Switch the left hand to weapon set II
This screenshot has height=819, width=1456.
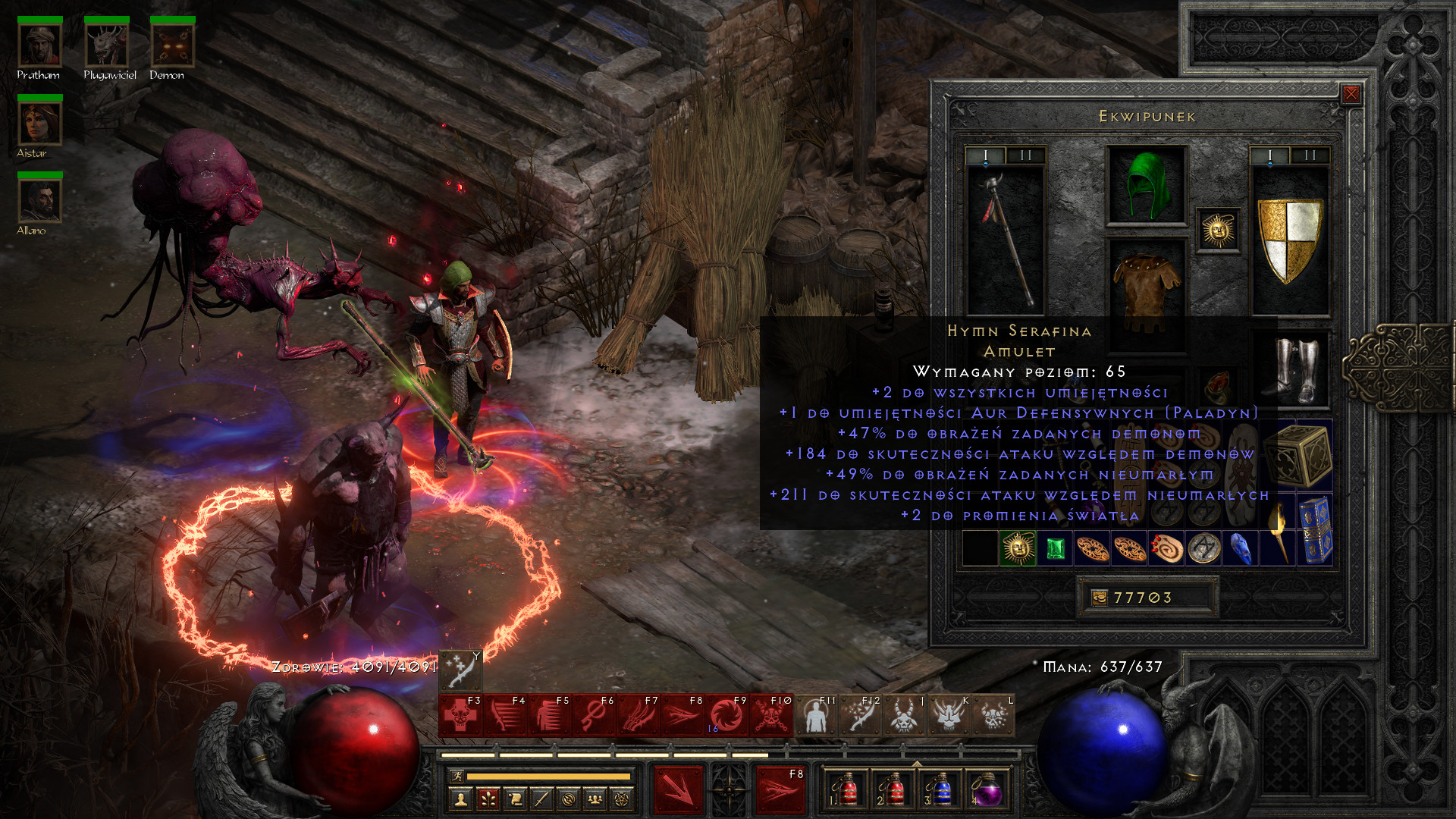click(1025, 155)
